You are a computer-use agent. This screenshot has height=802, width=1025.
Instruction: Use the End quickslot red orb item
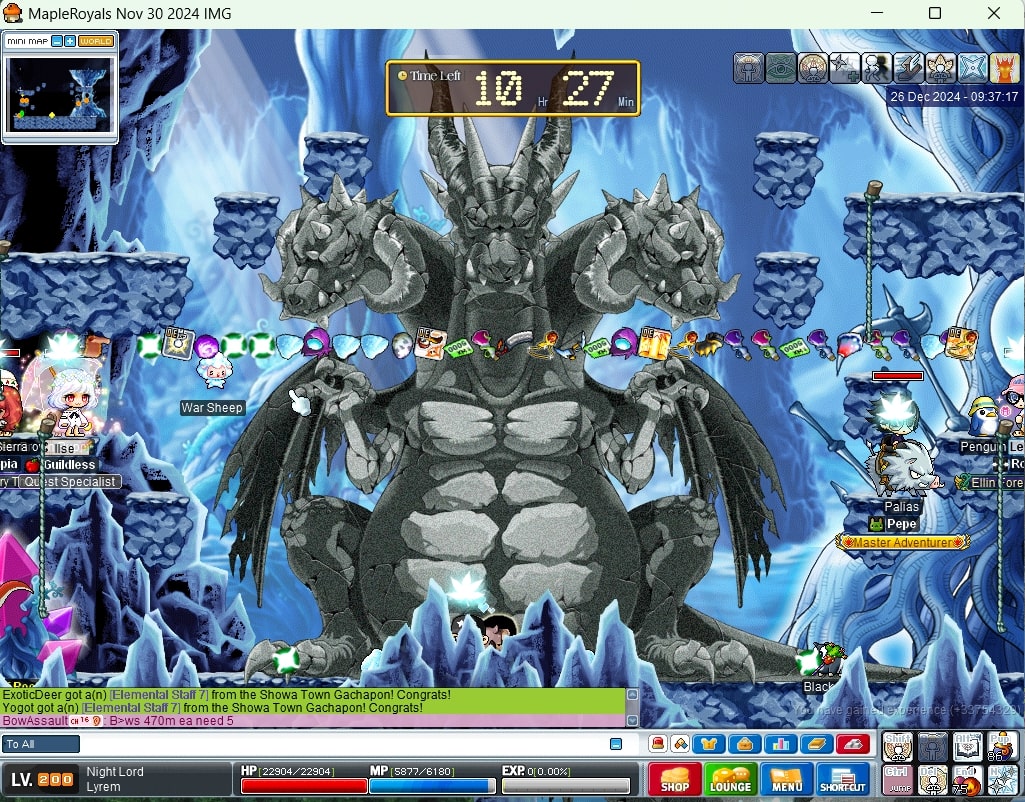coord(967,780)
